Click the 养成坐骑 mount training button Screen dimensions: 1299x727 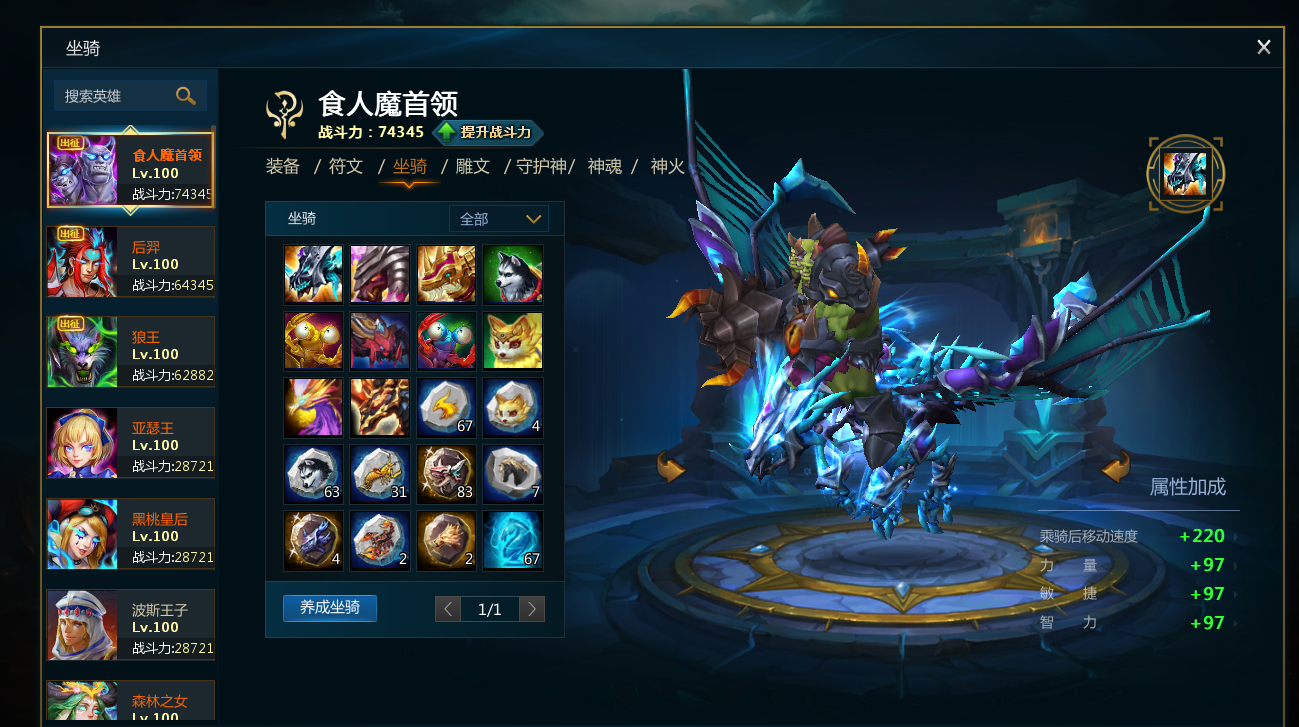(x=330, y=608)
